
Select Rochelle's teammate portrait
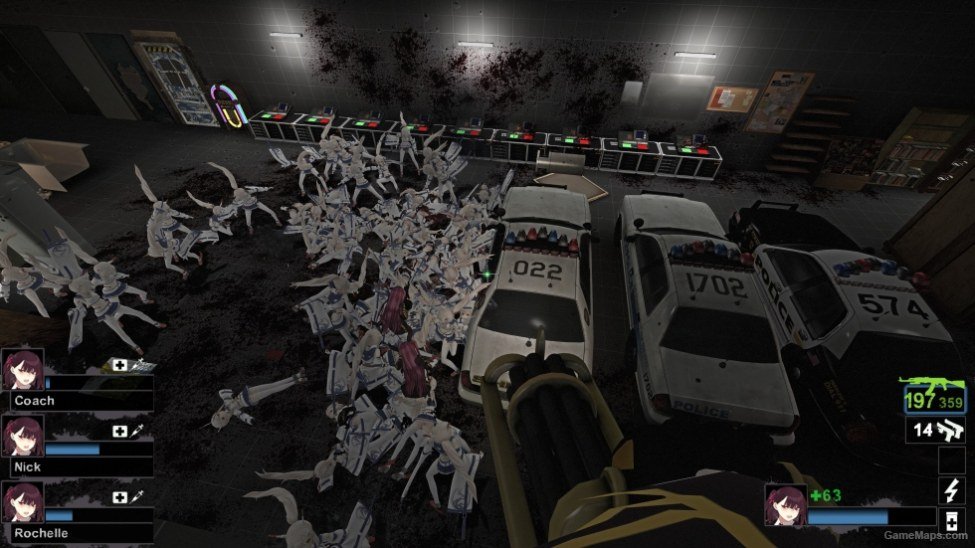click(x=22, y=503)
